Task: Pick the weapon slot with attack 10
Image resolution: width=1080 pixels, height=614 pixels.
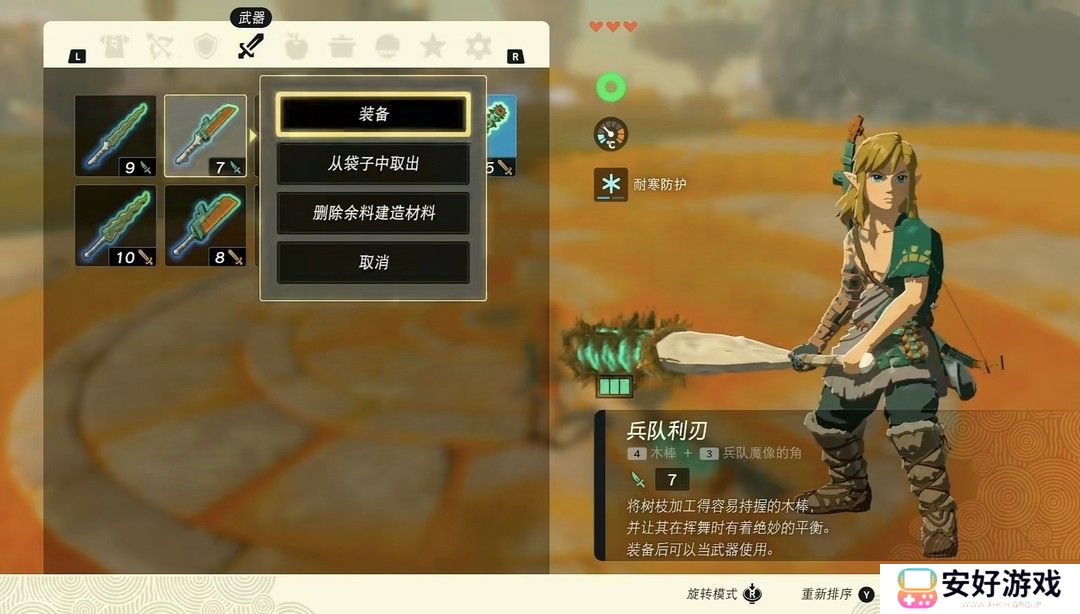Action: [x=116, y=226]
